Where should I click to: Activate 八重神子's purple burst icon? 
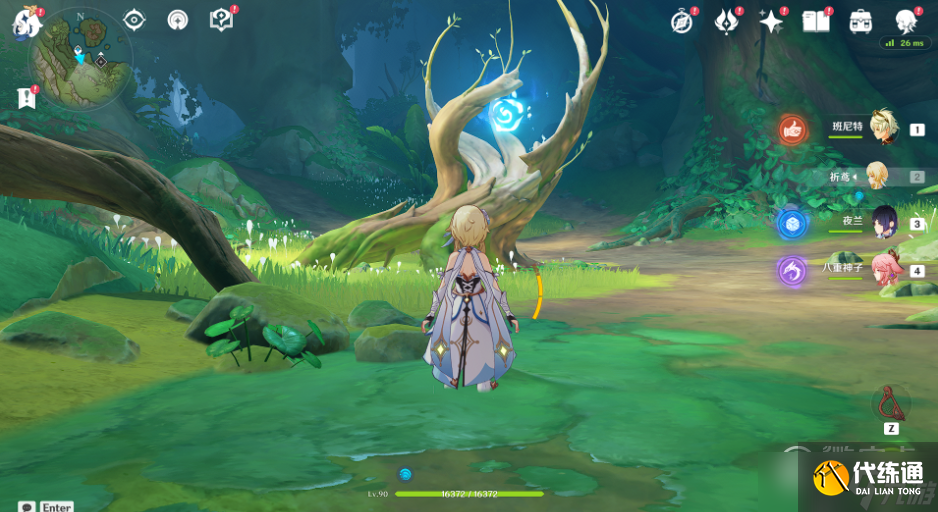point(793,270)
